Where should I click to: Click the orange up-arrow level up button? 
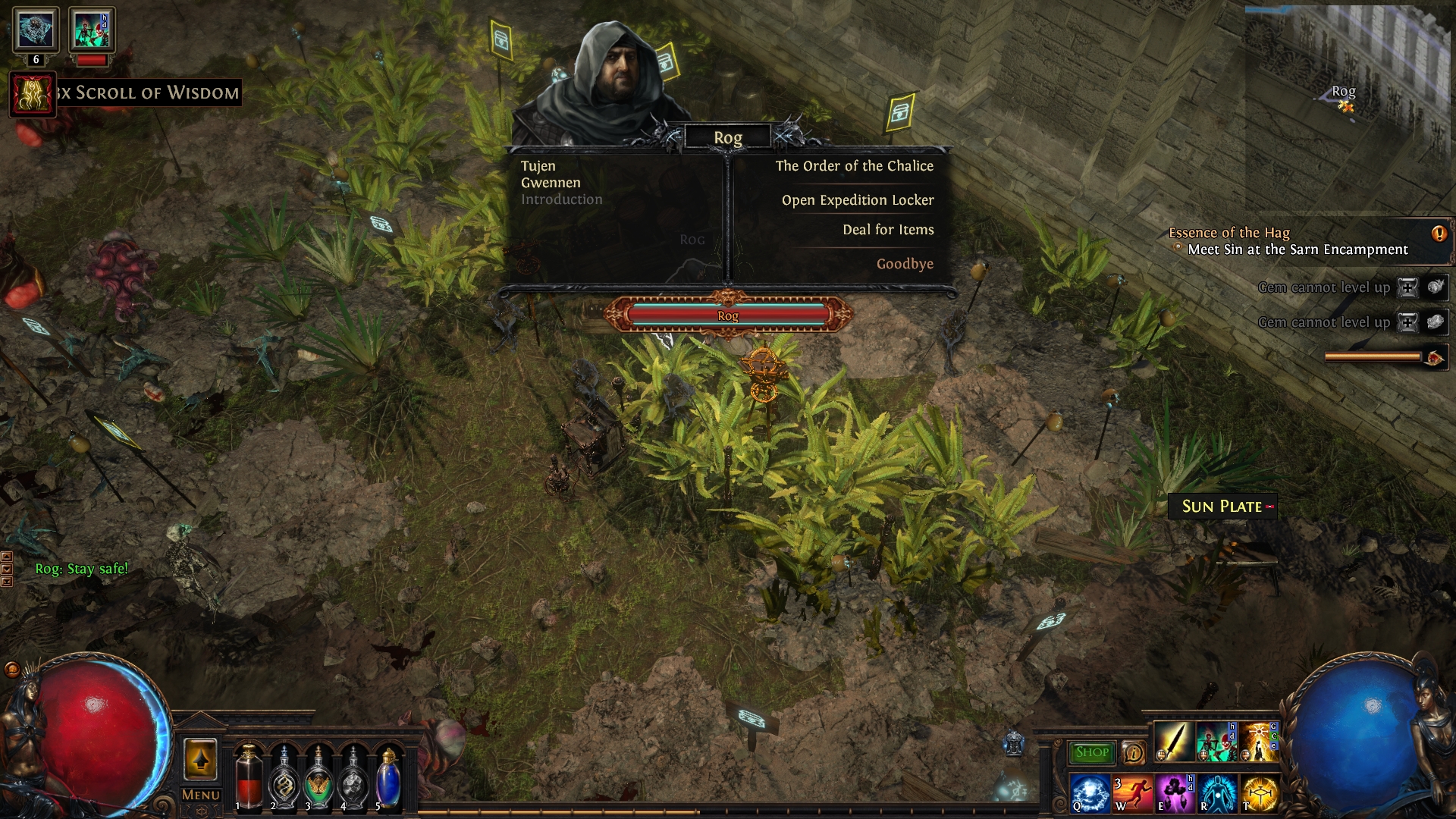click(201, 759)
